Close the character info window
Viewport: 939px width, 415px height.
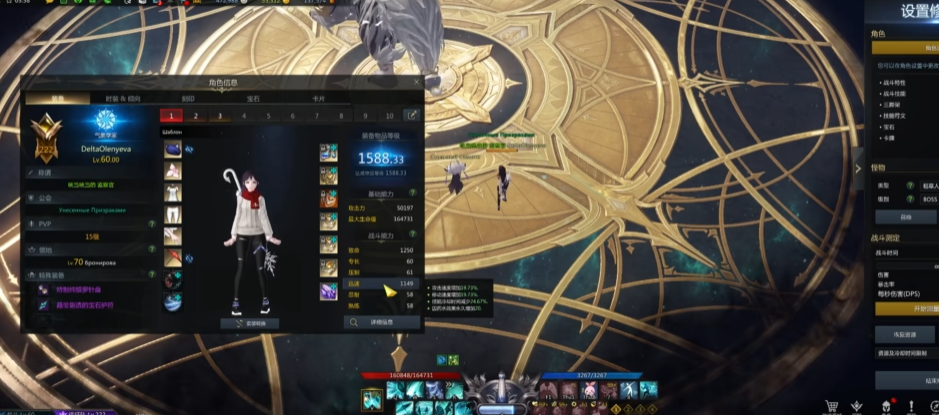point(416,83)
